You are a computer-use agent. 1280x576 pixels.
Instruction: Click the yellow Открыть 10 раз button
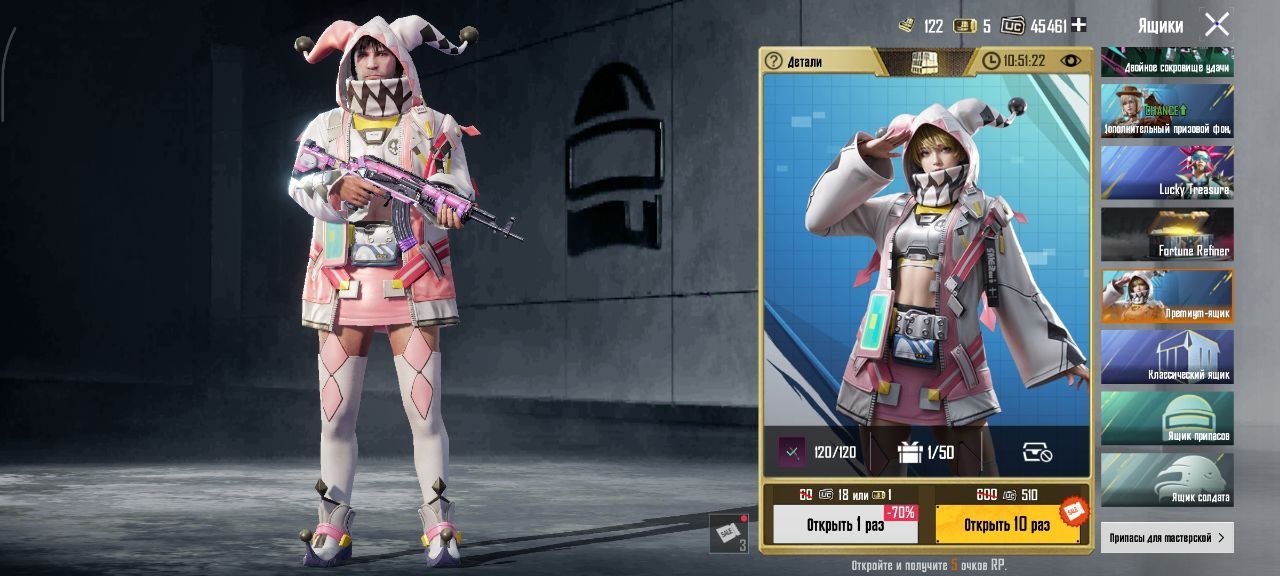point(1007,524)
